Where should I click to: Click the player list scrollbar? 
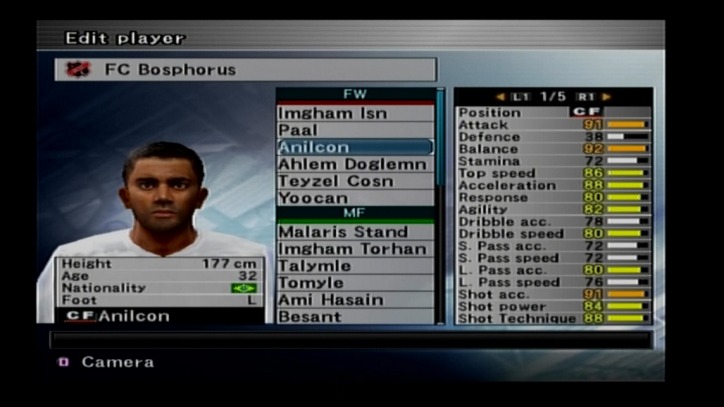click(x=440, y=150)
